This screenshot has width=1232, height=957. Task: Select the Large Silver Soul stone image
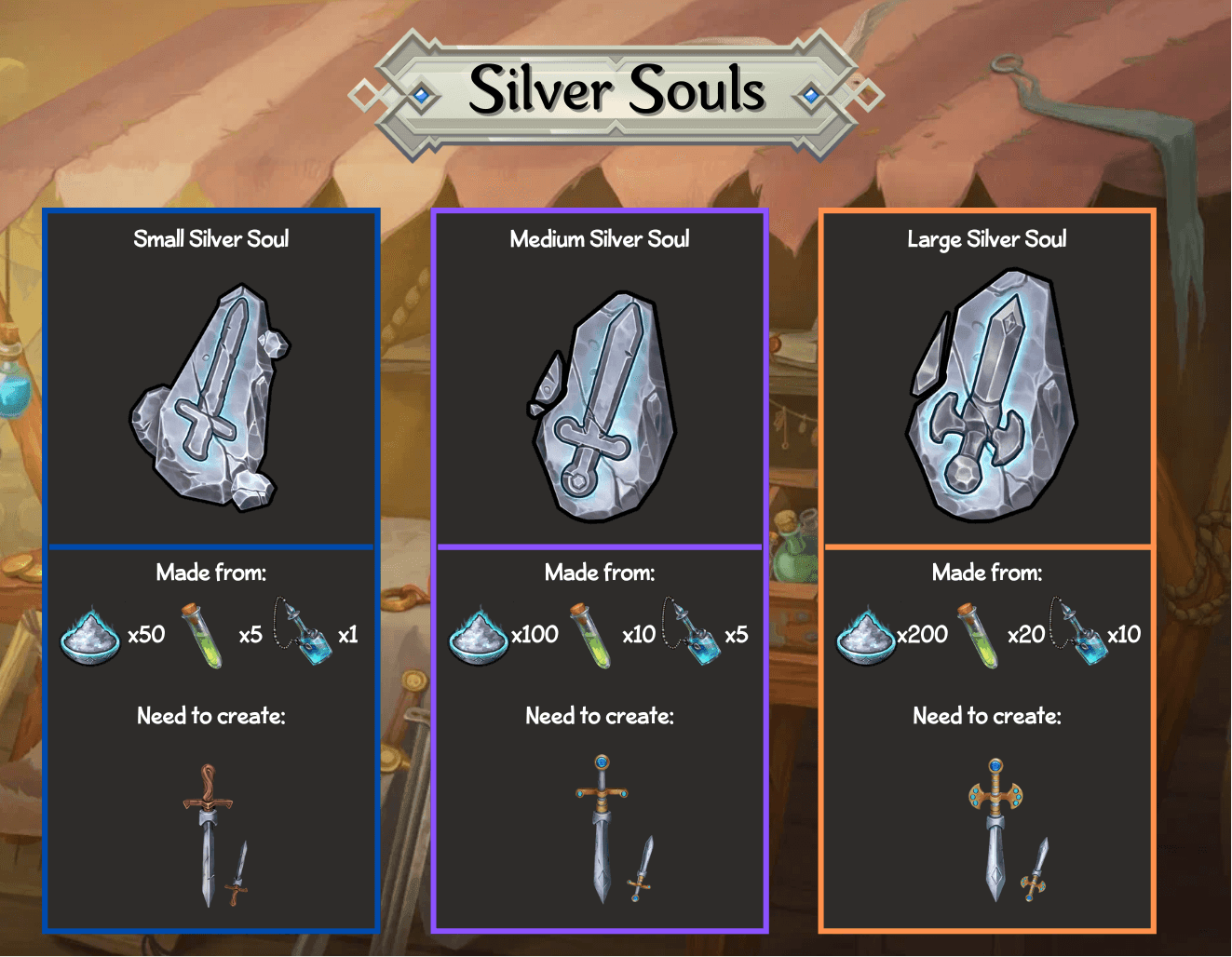pos(991,396)
